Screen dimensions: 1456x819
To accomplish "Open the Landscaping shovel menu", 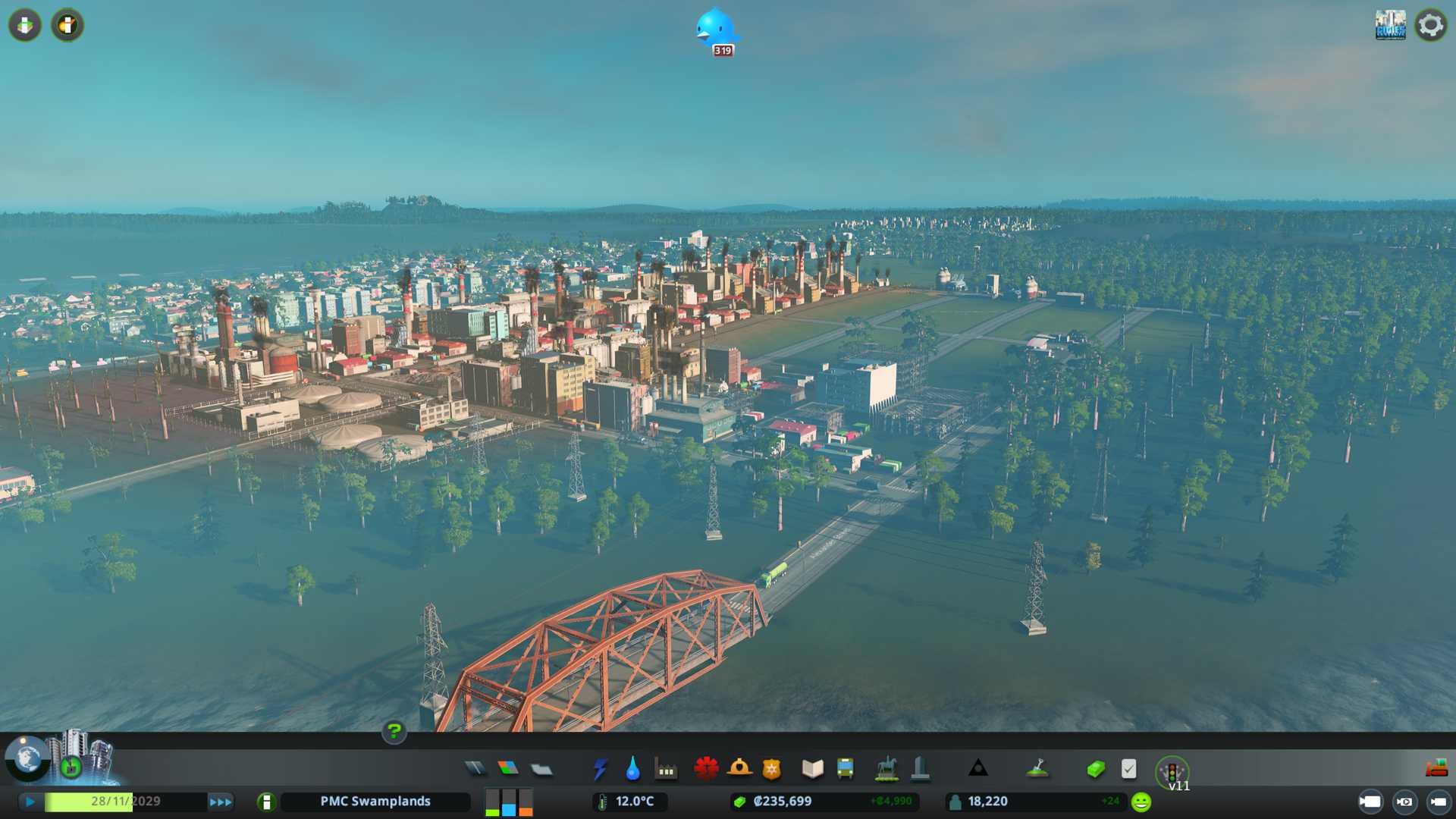I will coord(1037,769).
